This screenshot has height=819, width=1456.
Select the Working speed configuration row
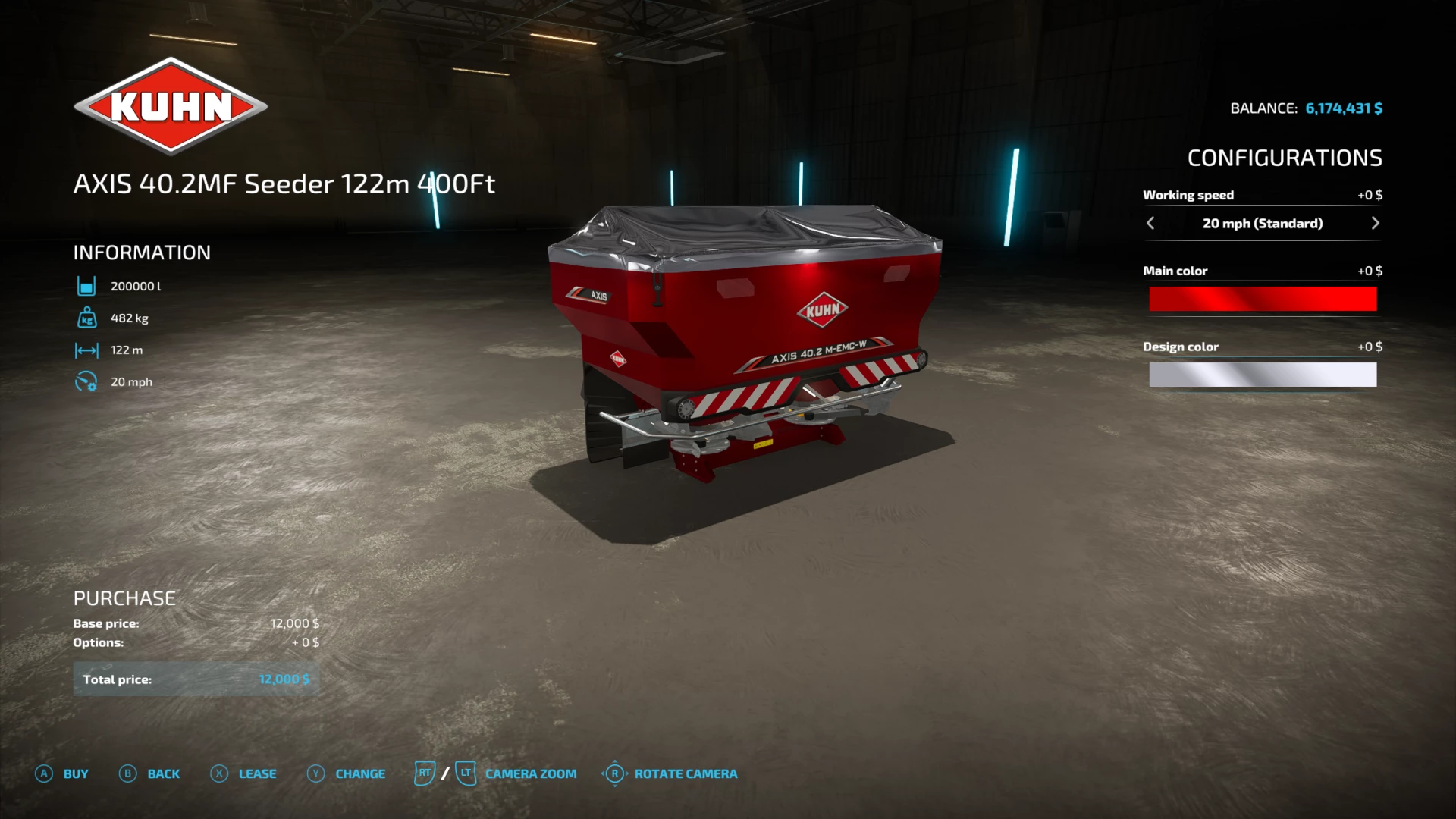click(1262, 223)
